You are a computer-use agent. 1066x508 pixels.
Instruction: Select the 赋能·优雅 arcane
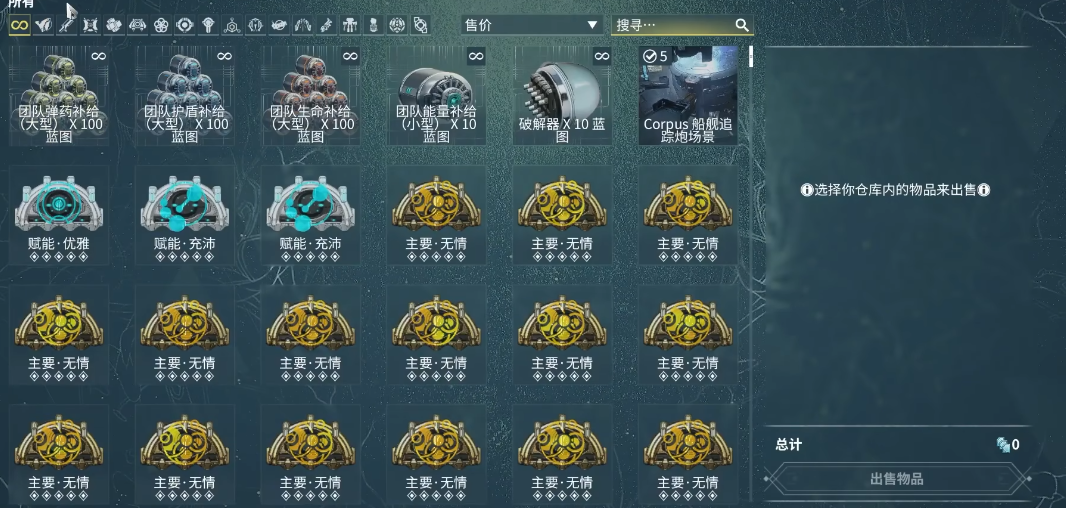(x=60, y=216)
